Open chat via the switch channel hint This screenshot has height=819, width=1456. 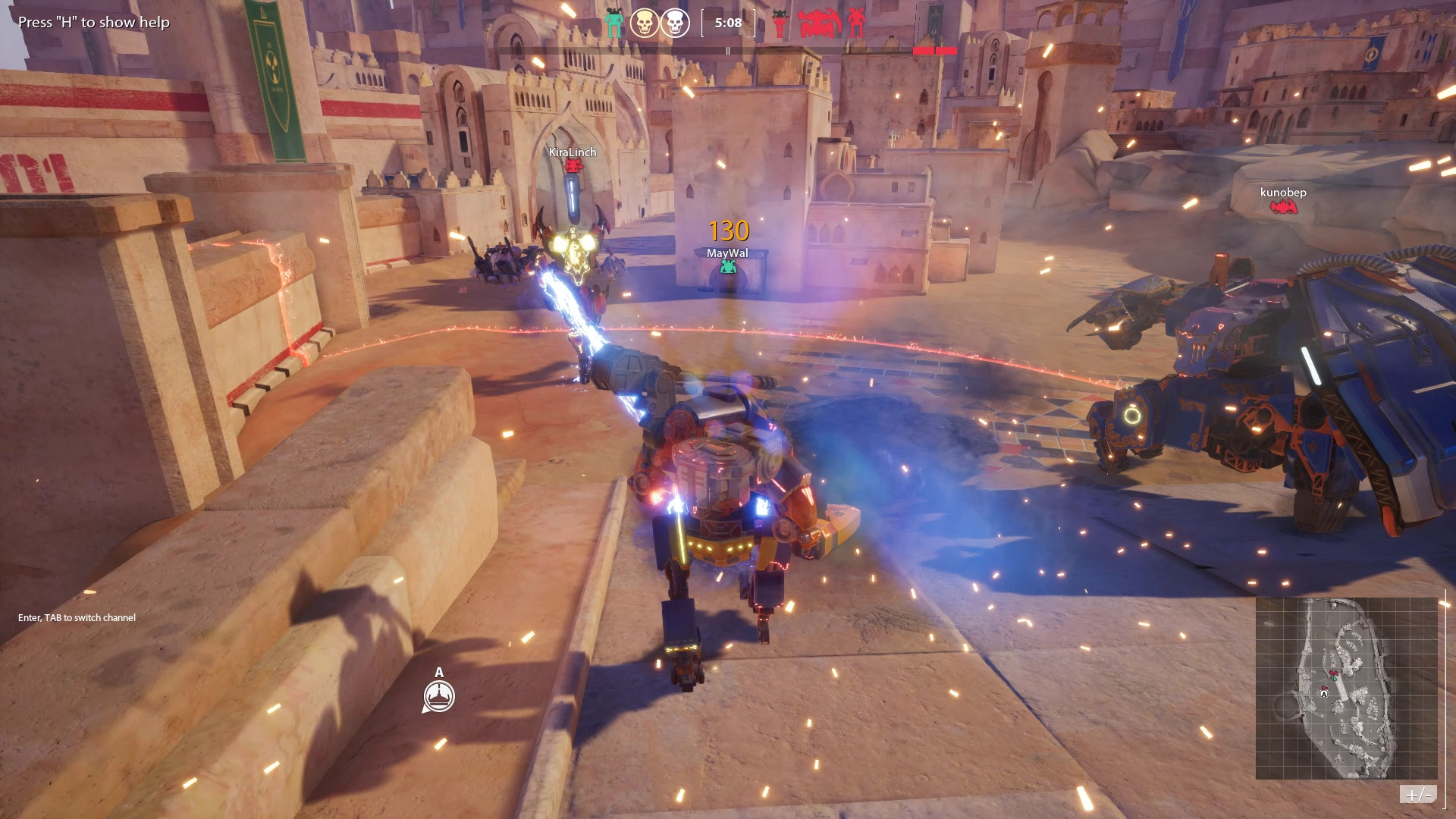[77, 617]
